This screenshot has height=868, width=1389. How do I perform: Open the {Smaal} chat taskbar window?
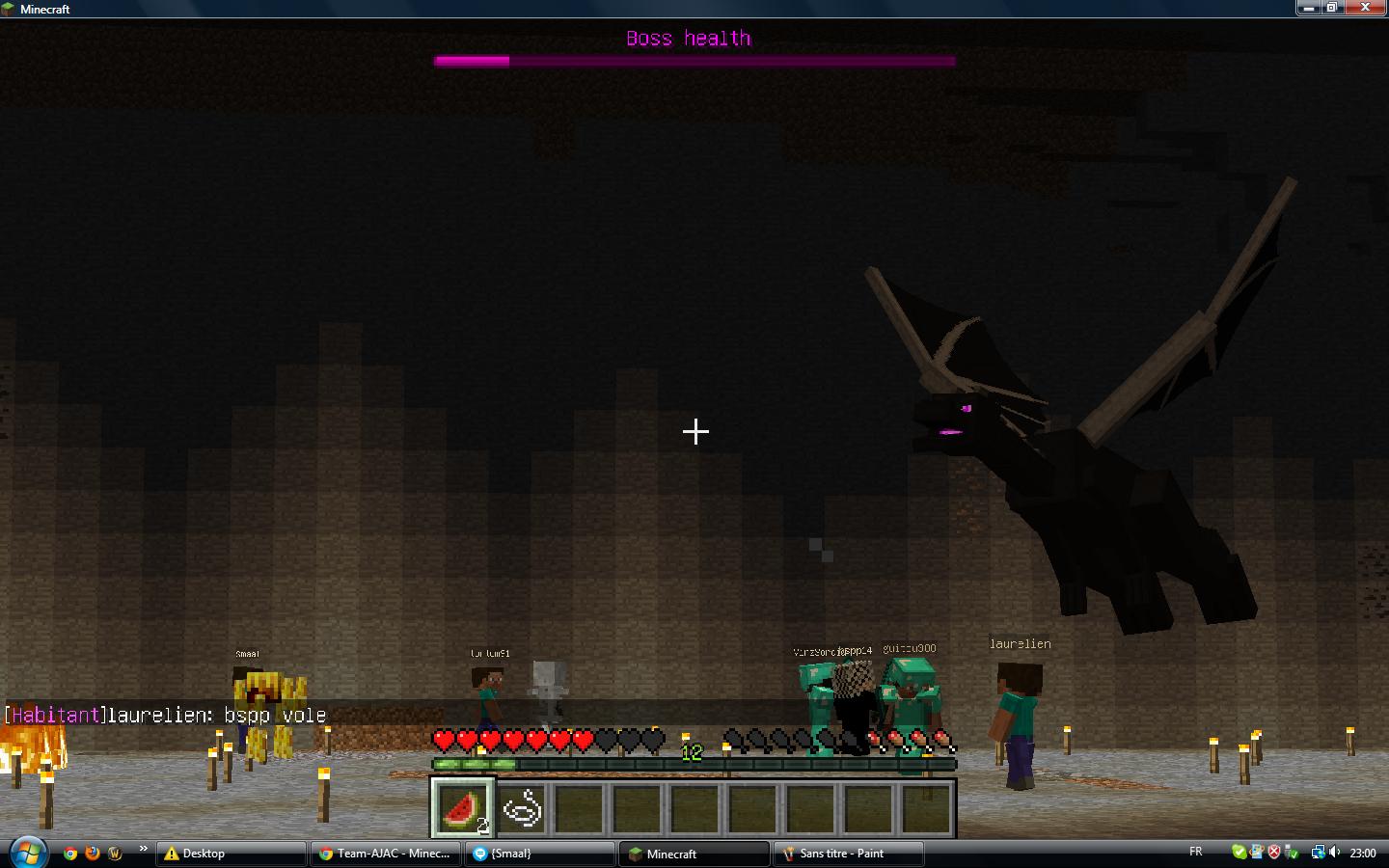pos(538,854)
